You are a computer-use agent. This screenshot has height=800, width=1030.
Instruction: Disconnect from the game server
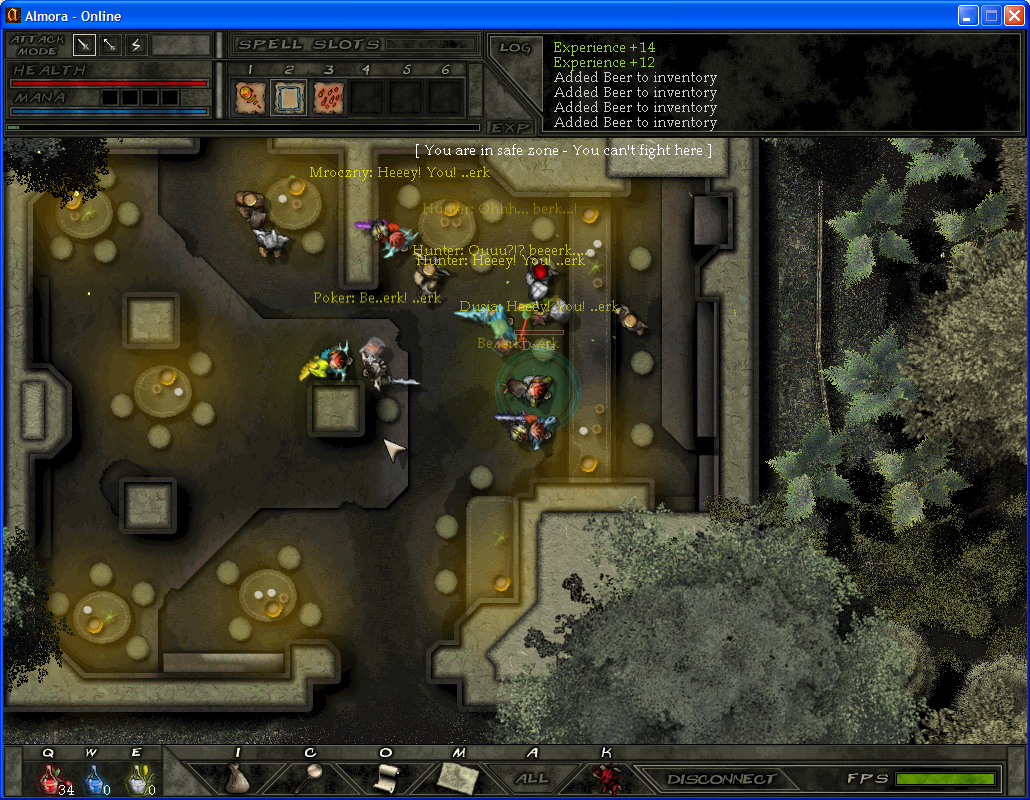pyautogui.click(x=721, y=779)
